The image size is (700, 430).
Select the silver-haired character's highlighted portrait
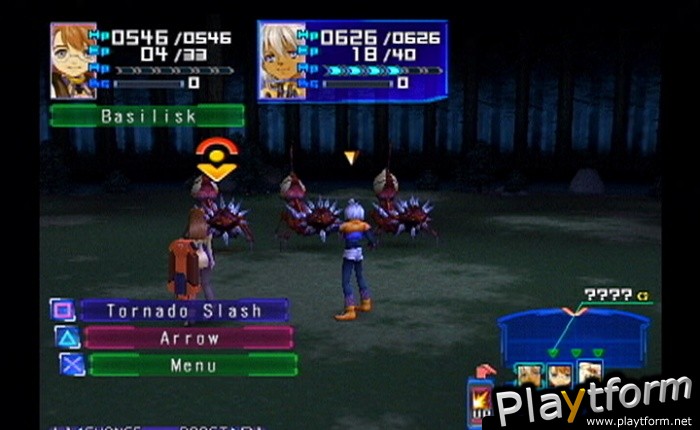click(x=283, y=62)
